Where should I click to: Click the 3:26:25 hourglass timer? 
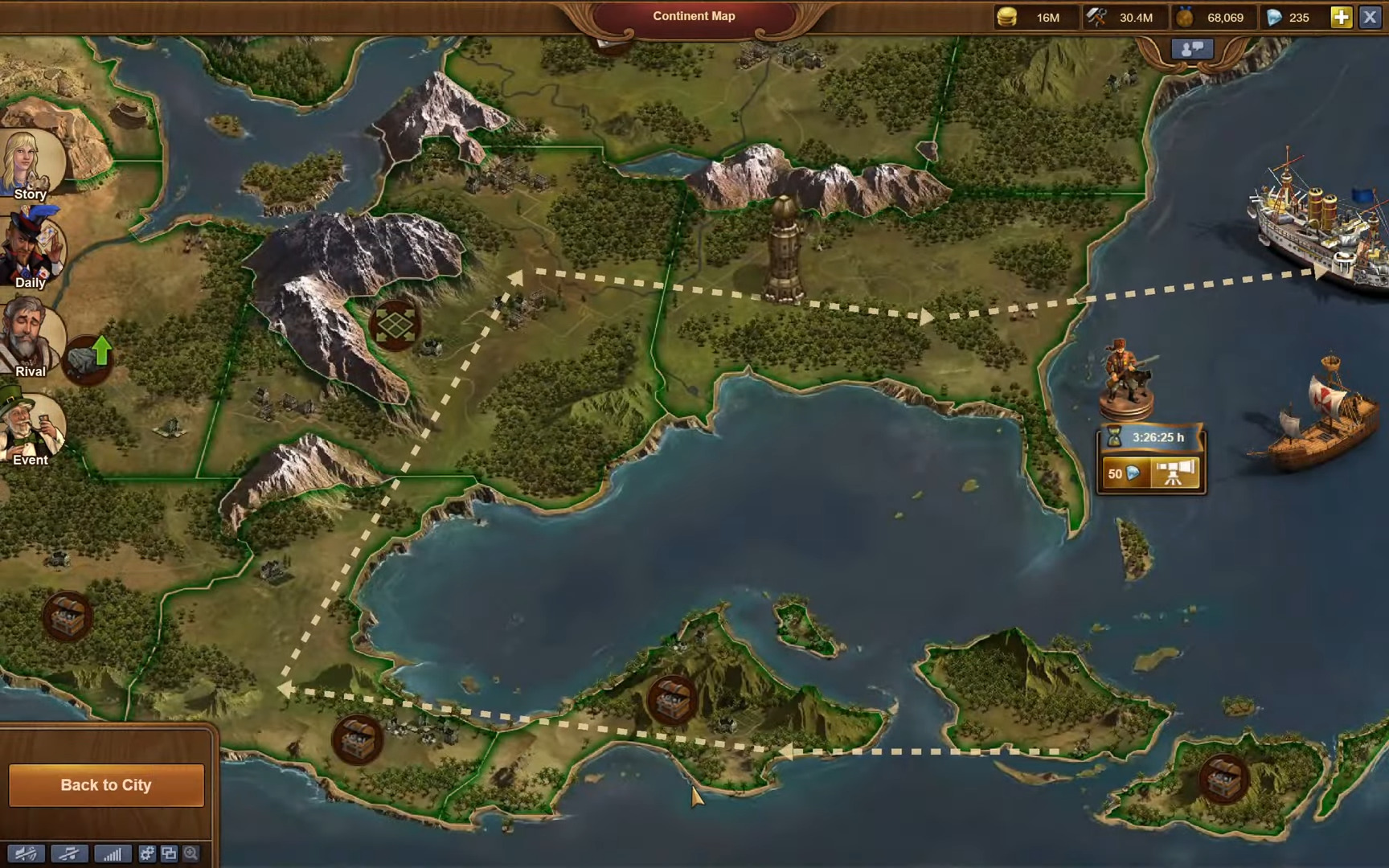(1151, 437)
